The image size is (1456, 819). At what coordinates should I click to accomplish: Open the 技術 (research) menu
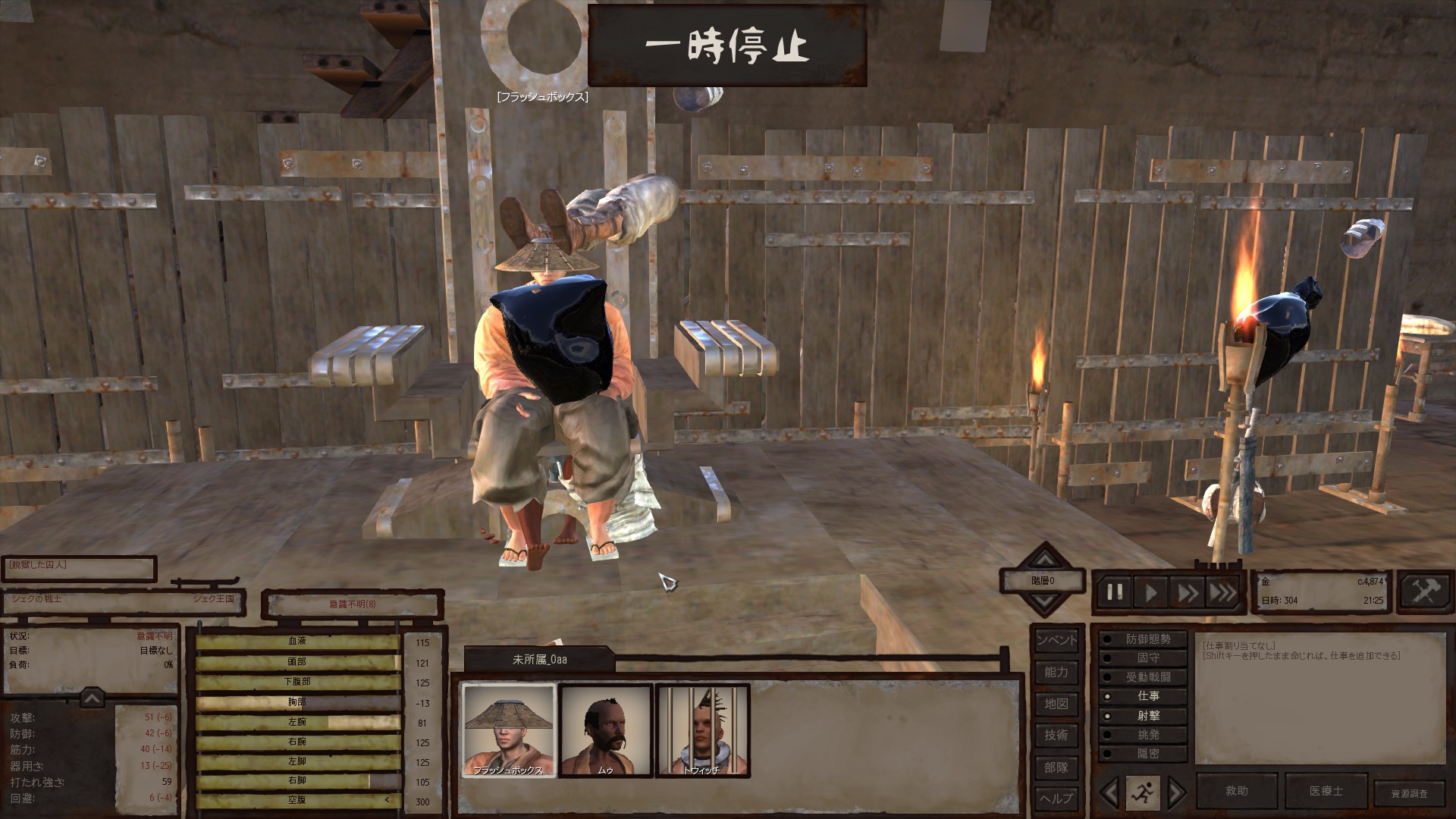1056,735
